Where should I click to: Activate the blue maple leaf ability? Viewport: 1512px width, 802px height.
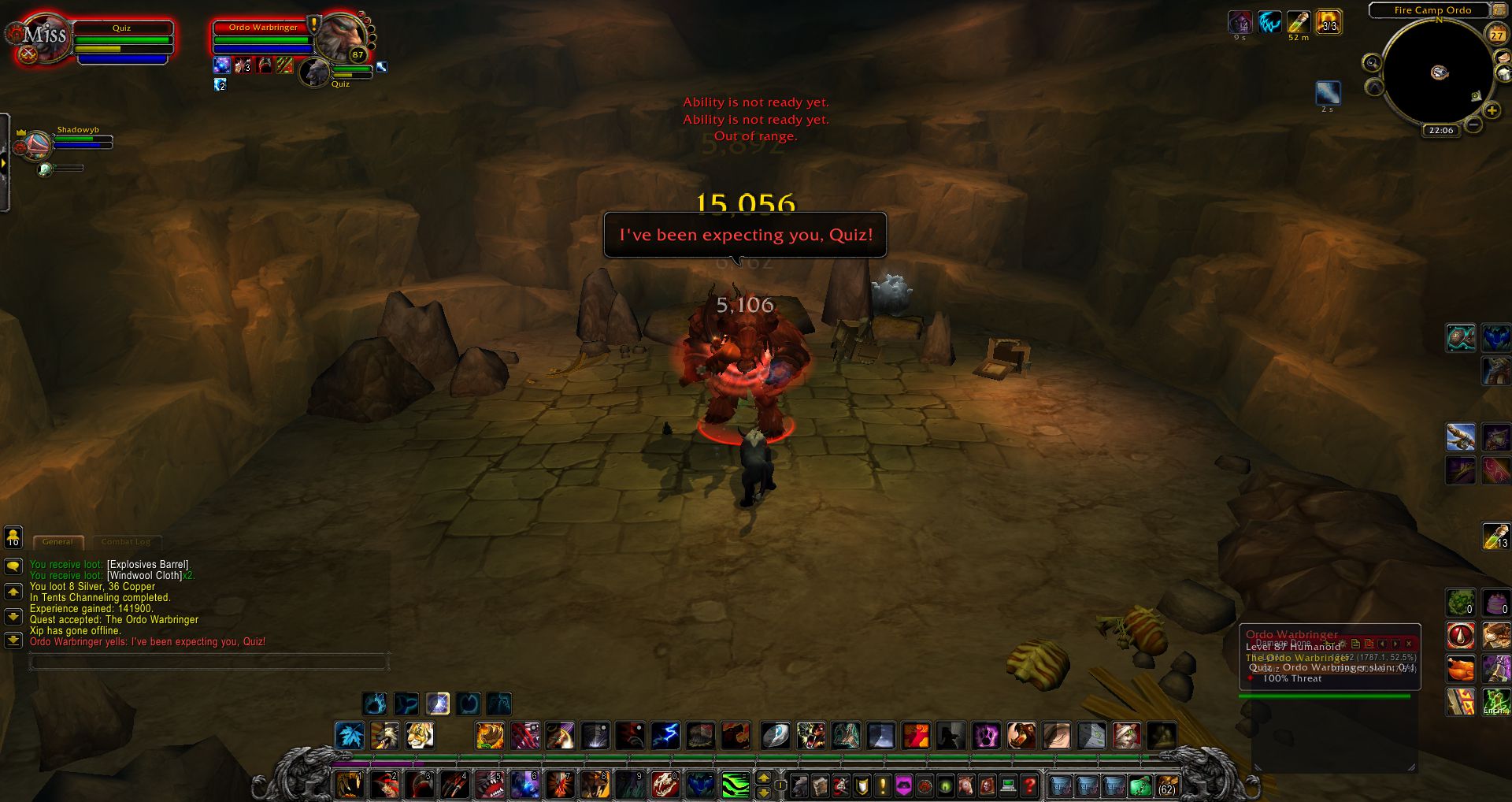click(350, 736)
